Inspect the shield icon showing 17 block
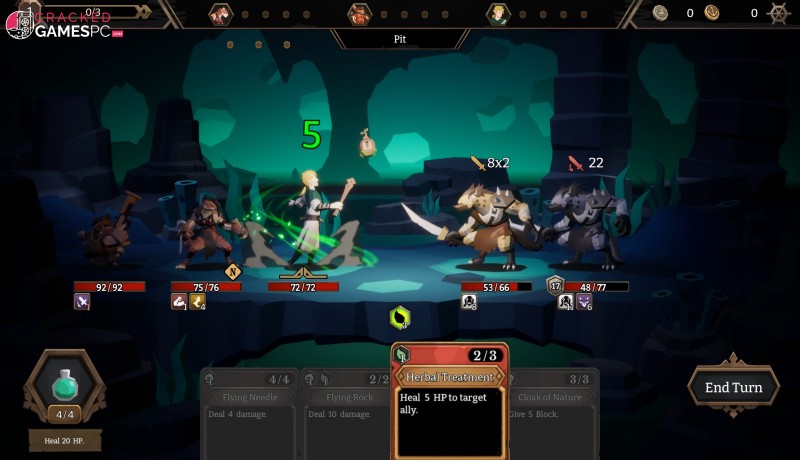800x460 pixels. coord(555,285)
